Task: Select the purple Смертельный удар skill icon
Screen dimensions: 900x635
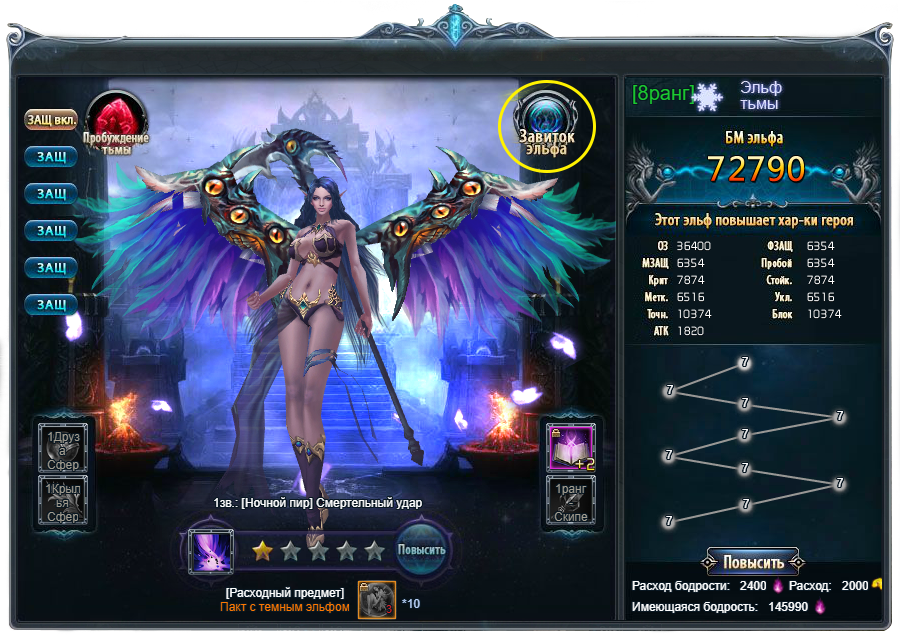Action: 212,552
